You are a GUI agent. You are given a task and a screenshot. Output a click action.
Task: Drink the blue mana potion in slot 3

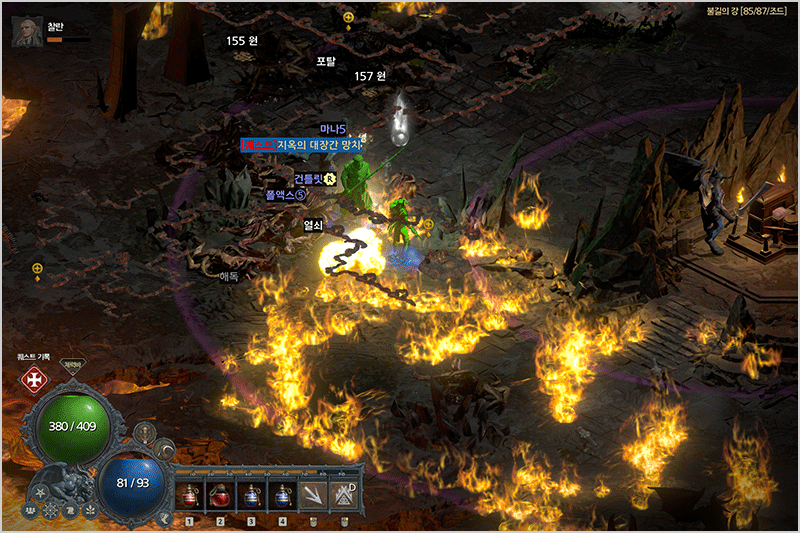tap(252, 496)
